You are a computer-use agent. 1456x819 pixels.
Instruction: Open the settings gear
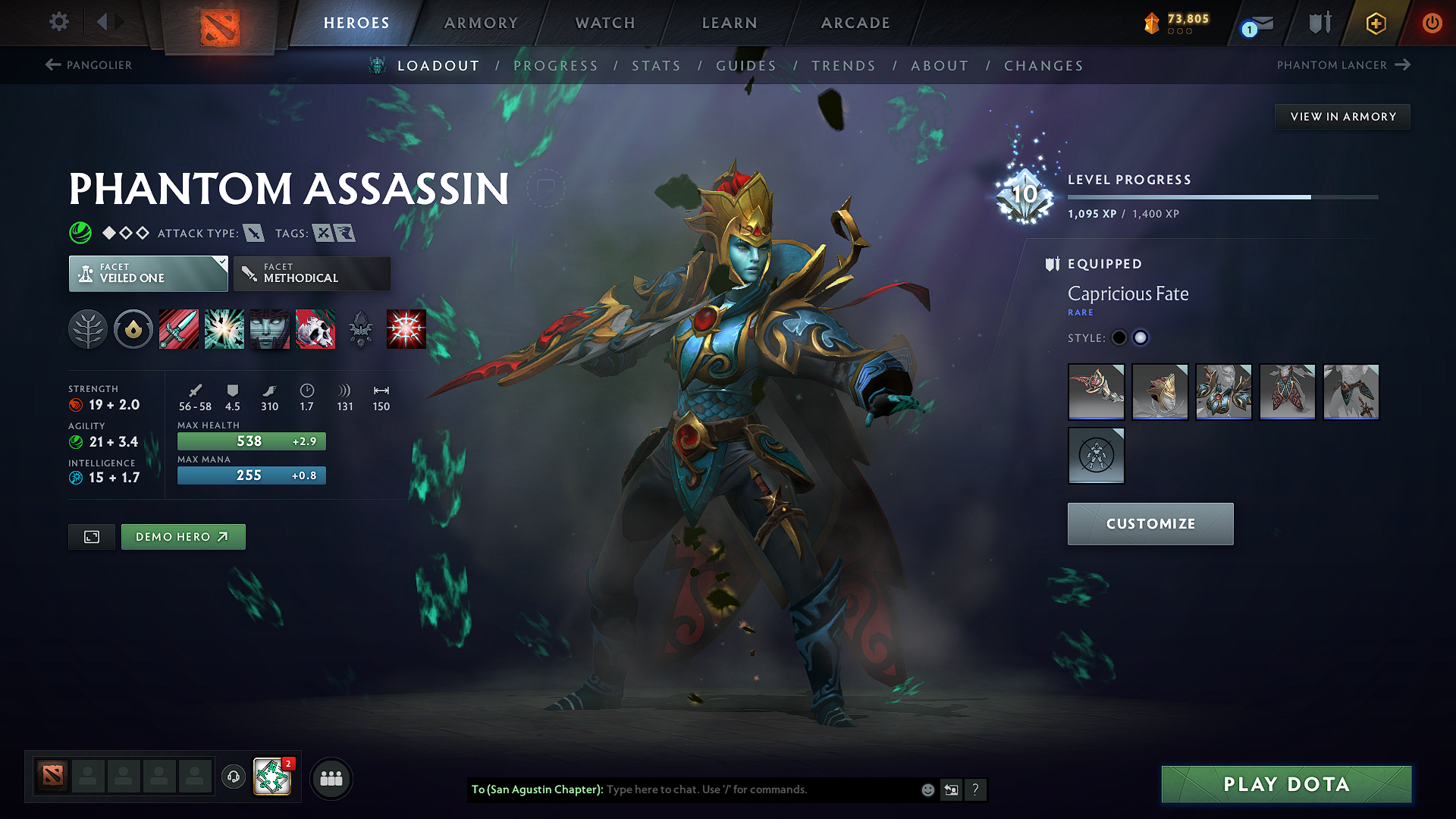[58, 23]
